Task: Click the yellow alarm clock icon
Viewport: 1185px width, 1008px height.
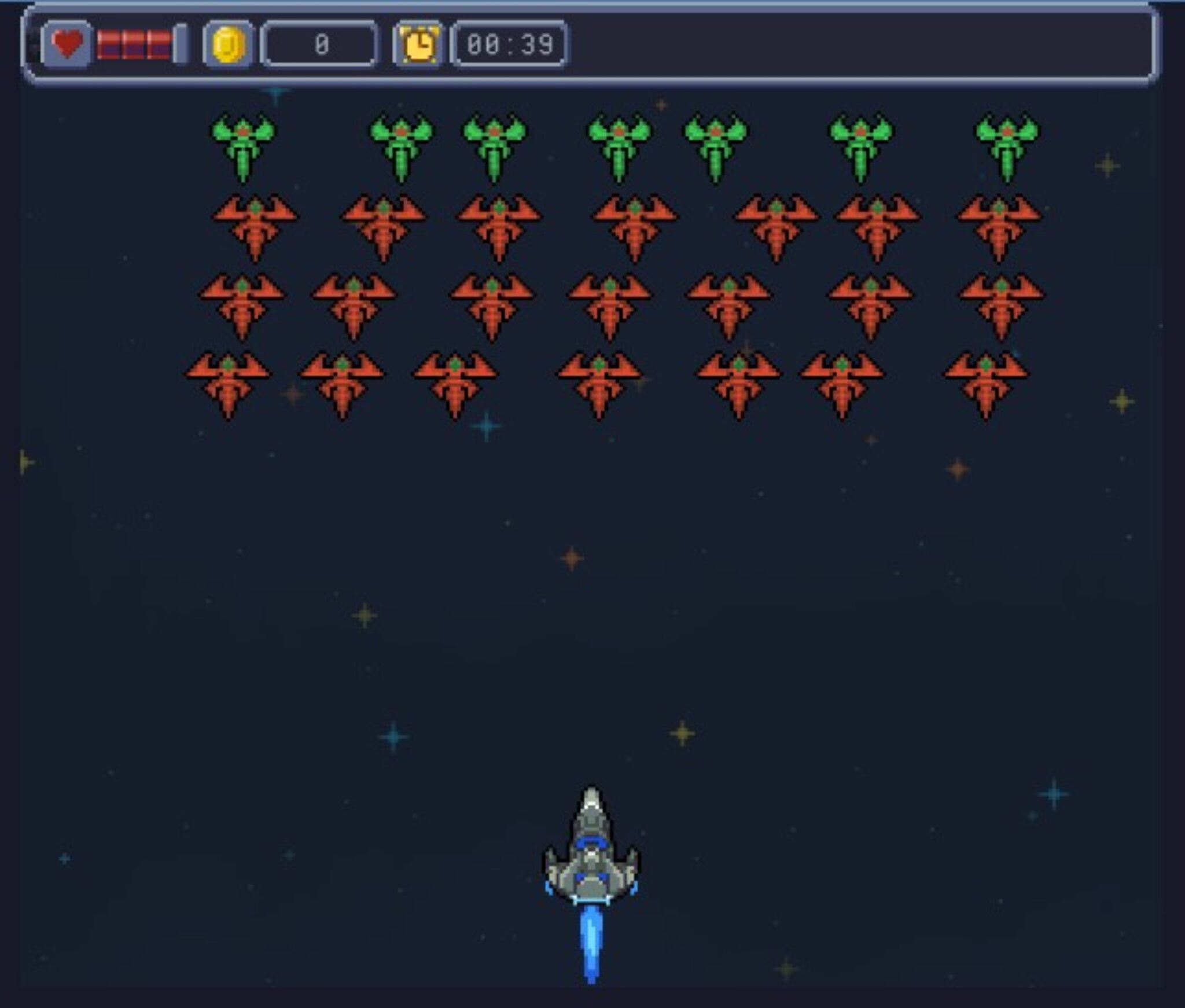Action: click(418, 45)
